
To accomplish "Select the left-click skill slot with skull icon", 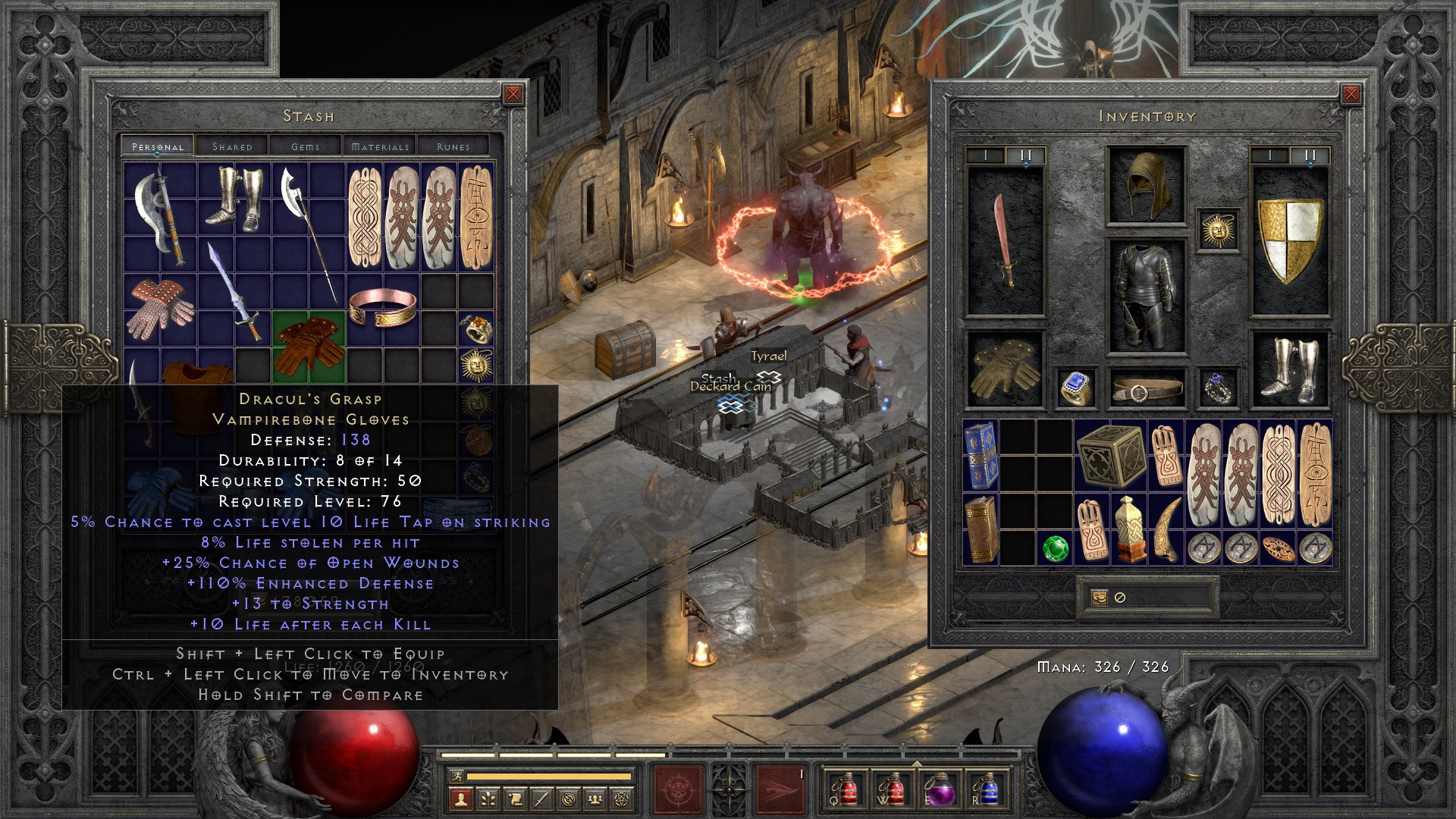I will point(678,791).
